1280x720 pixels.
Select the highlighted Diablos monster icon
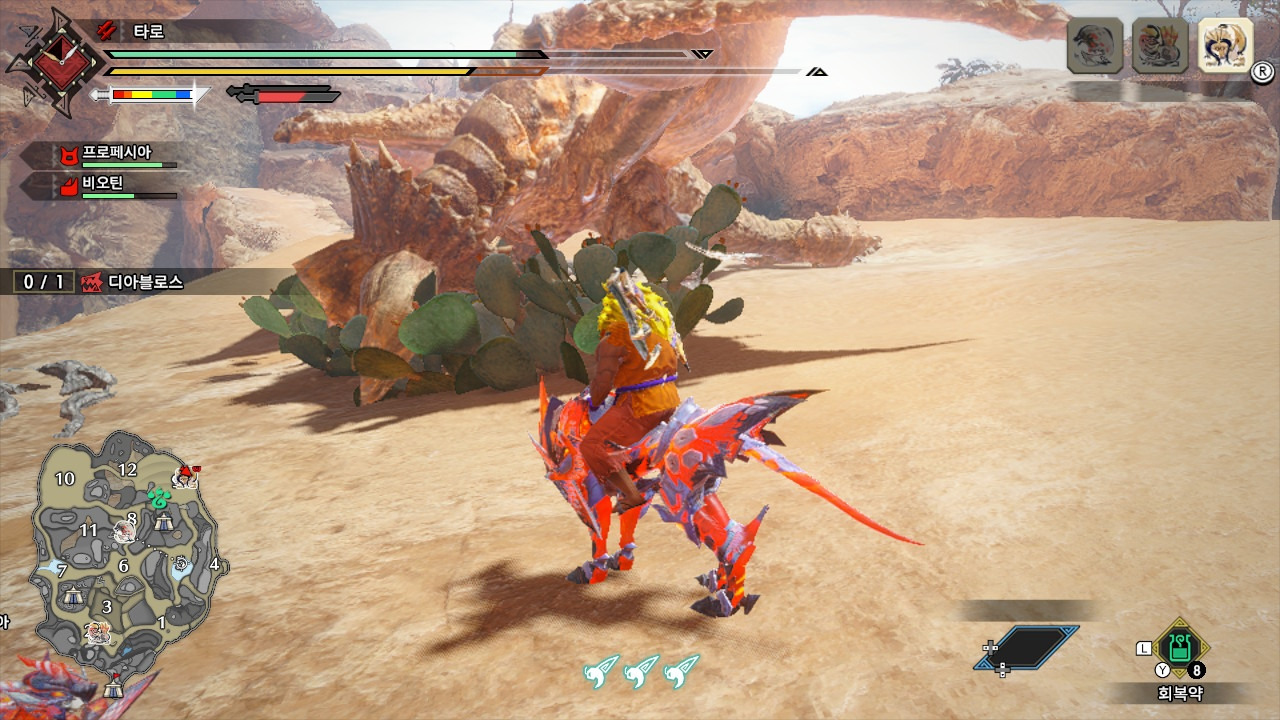point(1225,46)
